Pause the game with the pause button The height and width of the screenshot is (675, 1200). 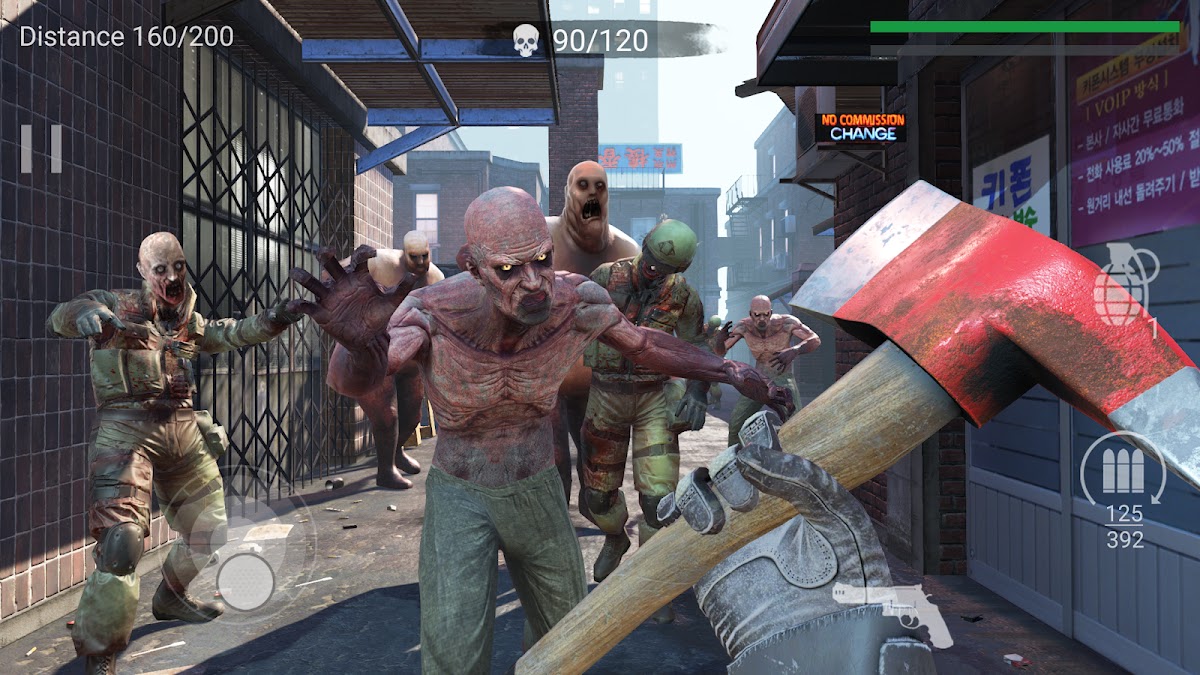tap(41, 148)
